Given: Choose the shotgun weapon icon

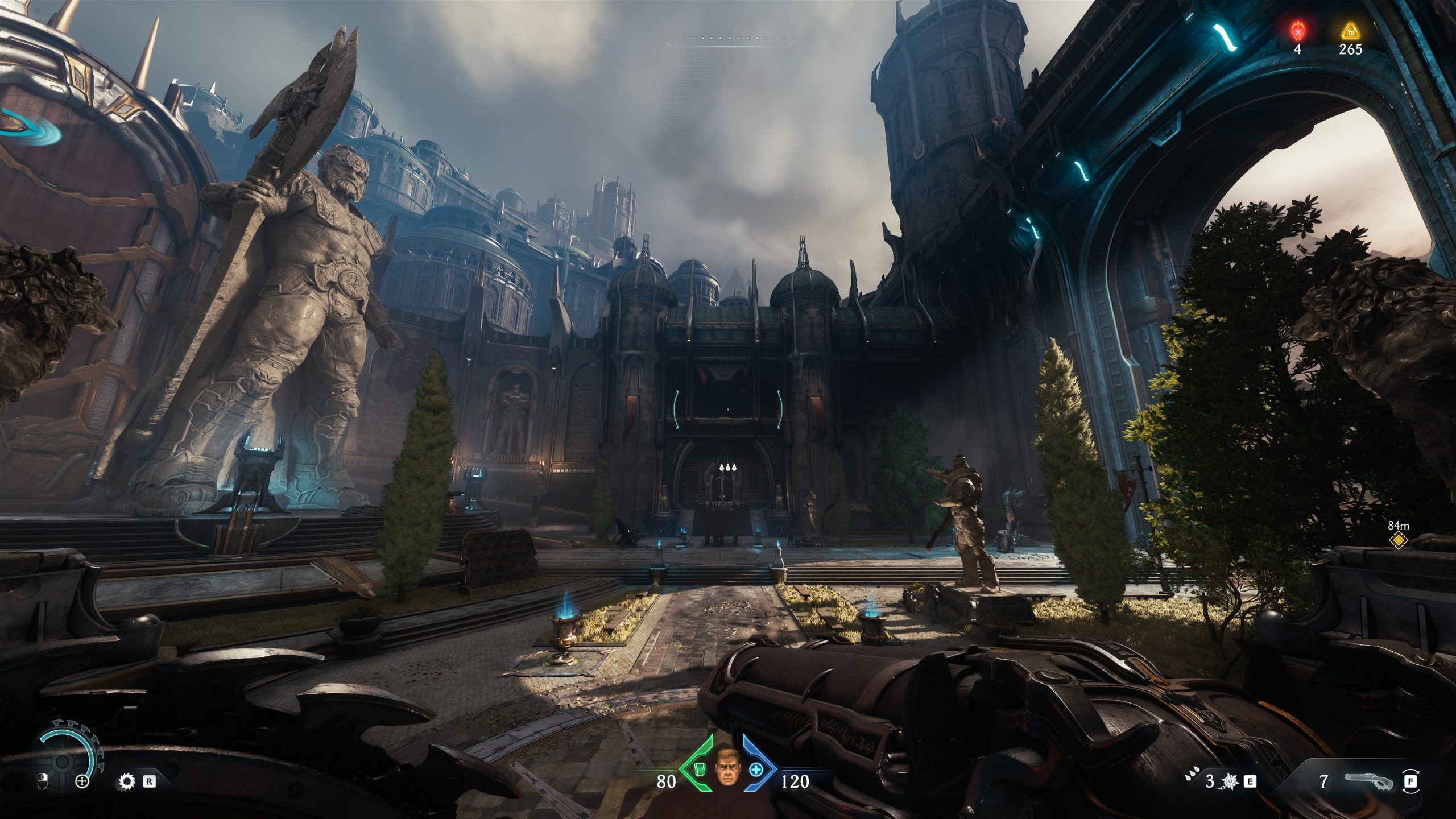Looking at the screenshot, I should pyautogui.click(x=1368, y=781).
